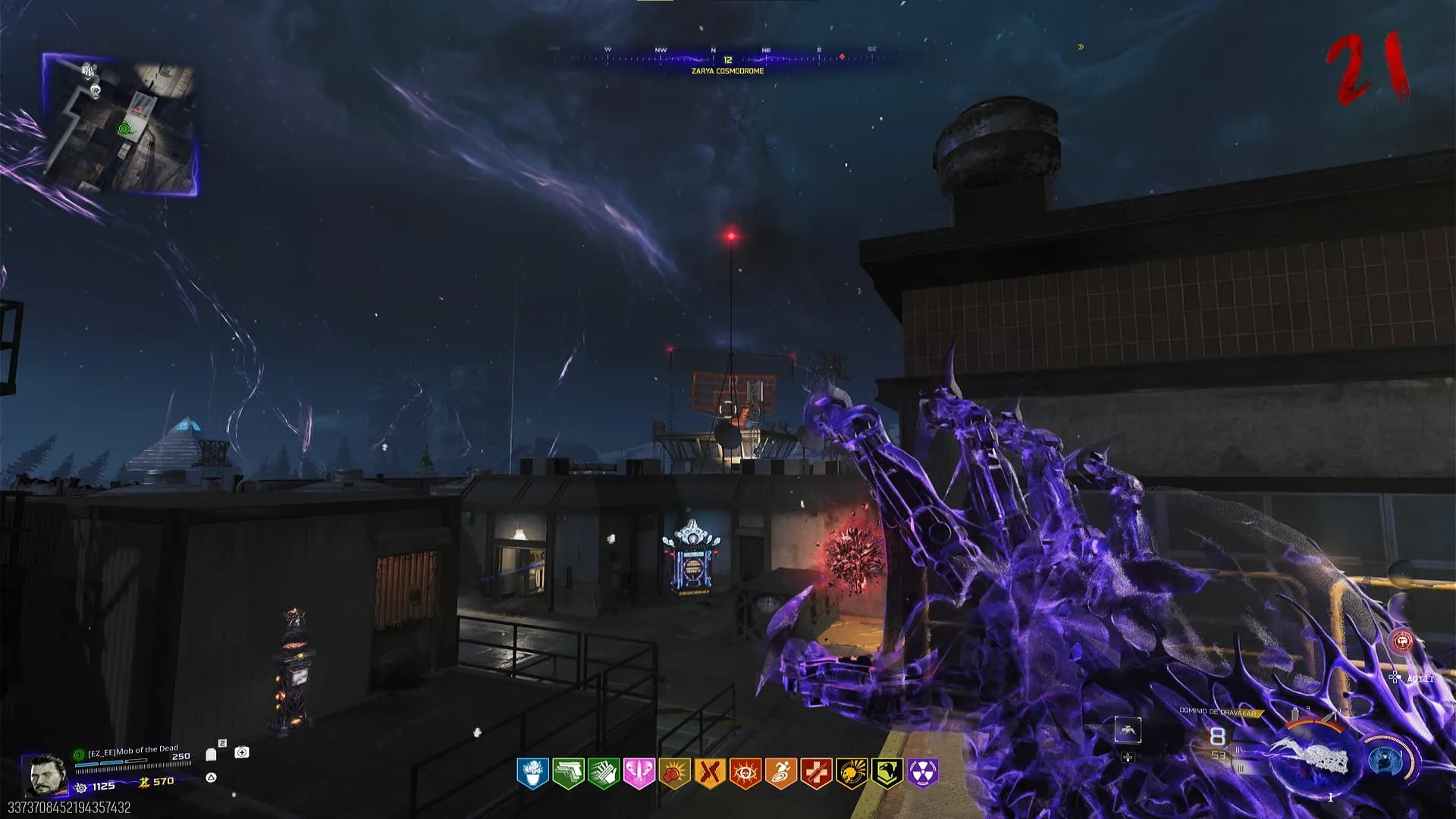
Task: Choose the Stamin-Up running figure perk
Action: pos(781,773)
